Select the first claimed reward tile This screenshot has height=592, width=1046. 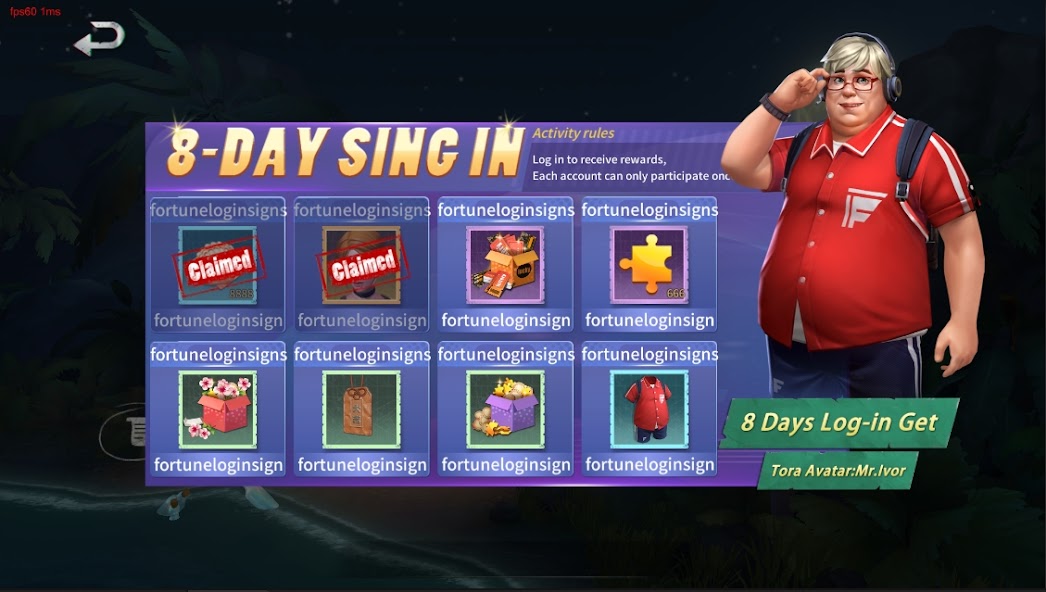[218, 265]
